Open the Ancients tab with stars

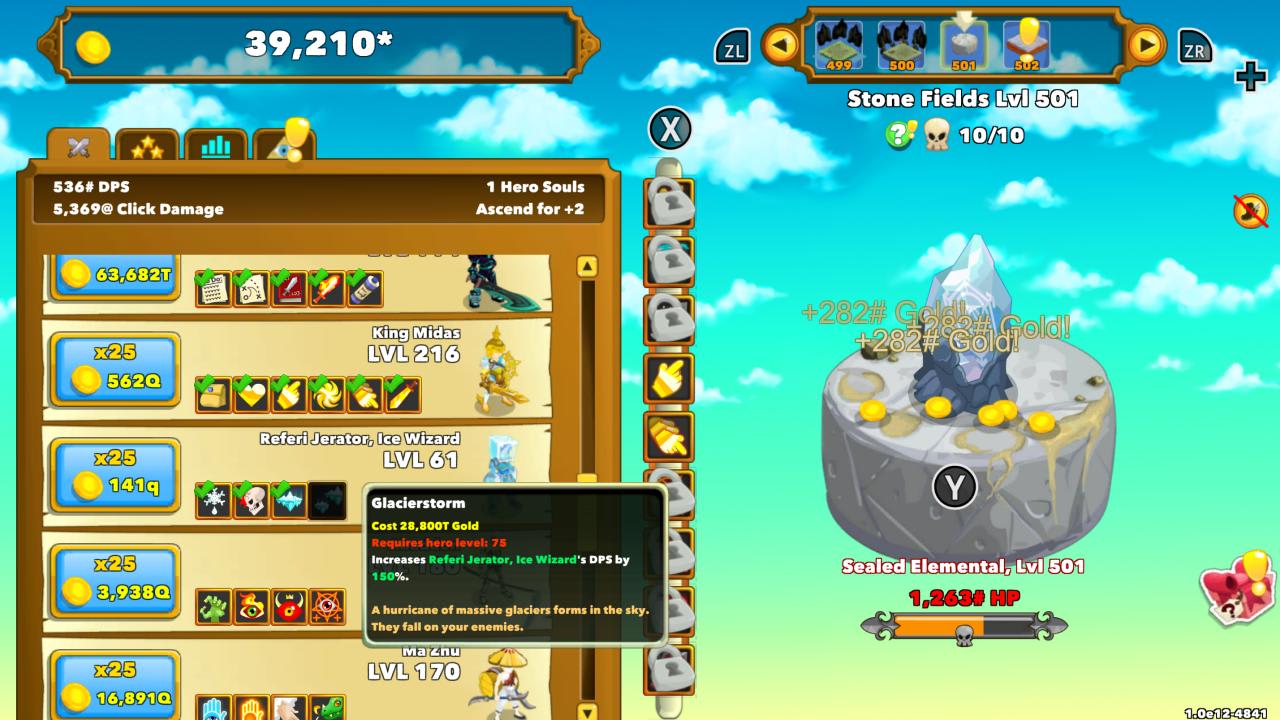coord(148,145)
